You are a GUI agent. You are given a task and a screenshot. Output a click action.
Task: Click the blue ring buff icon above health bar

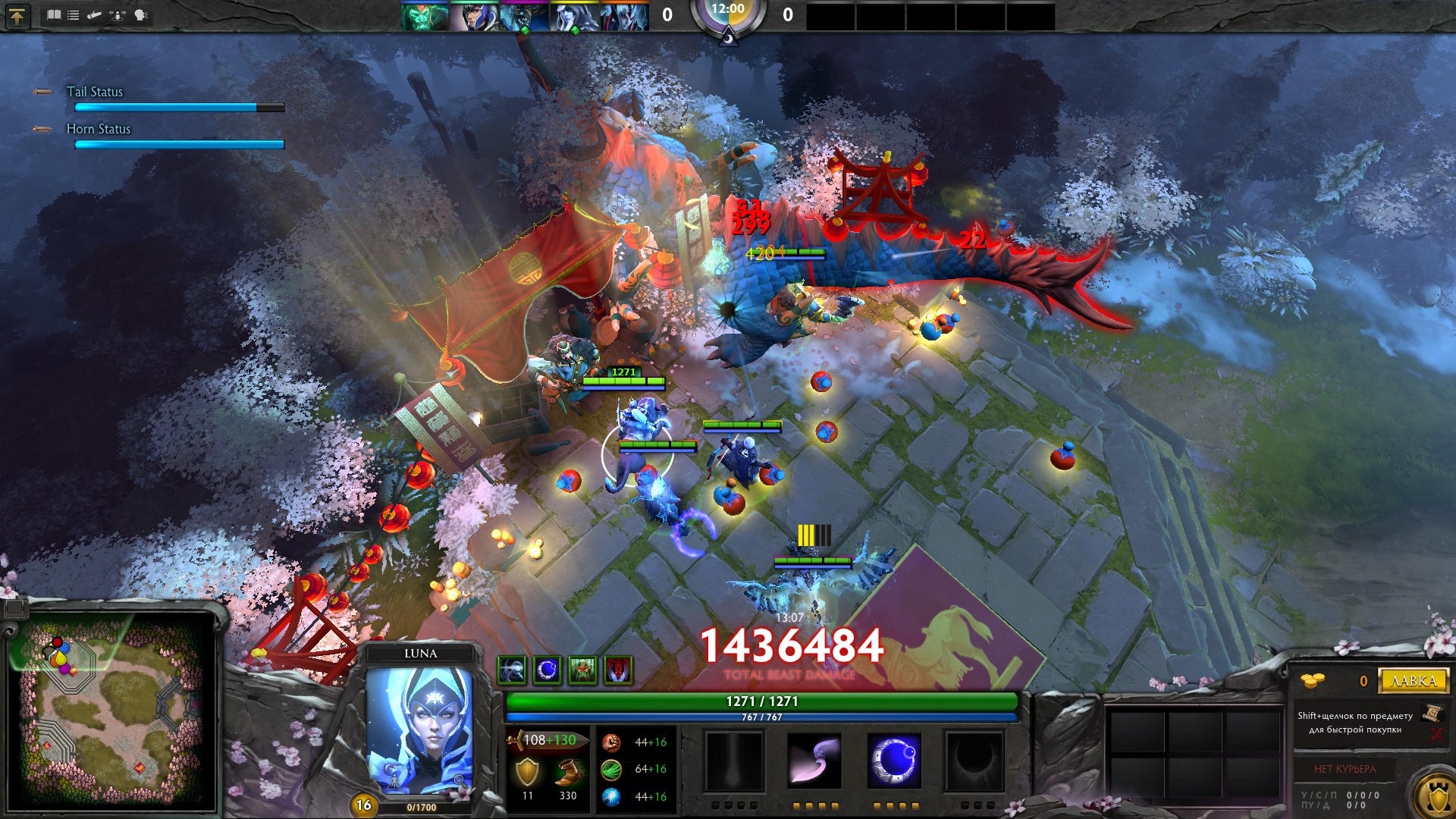547,670
